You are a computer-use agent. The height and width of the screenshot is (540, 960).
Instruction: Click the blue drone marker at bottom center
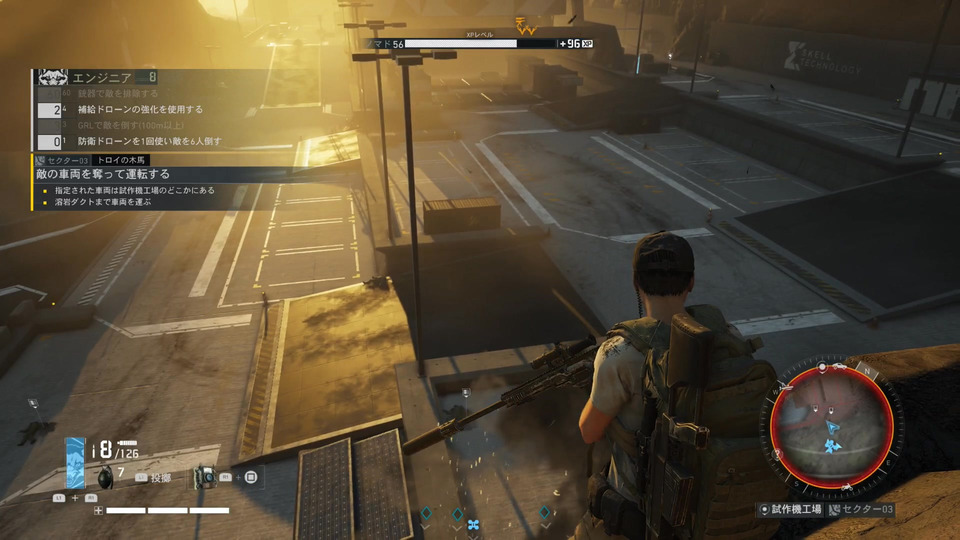[474, 523]
